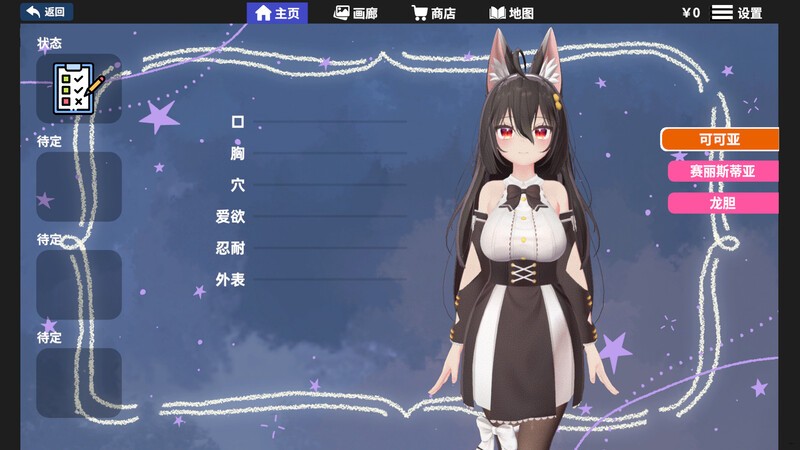Open the 画廊 gallery tab
800x450 pixels.
pos(356,13)
